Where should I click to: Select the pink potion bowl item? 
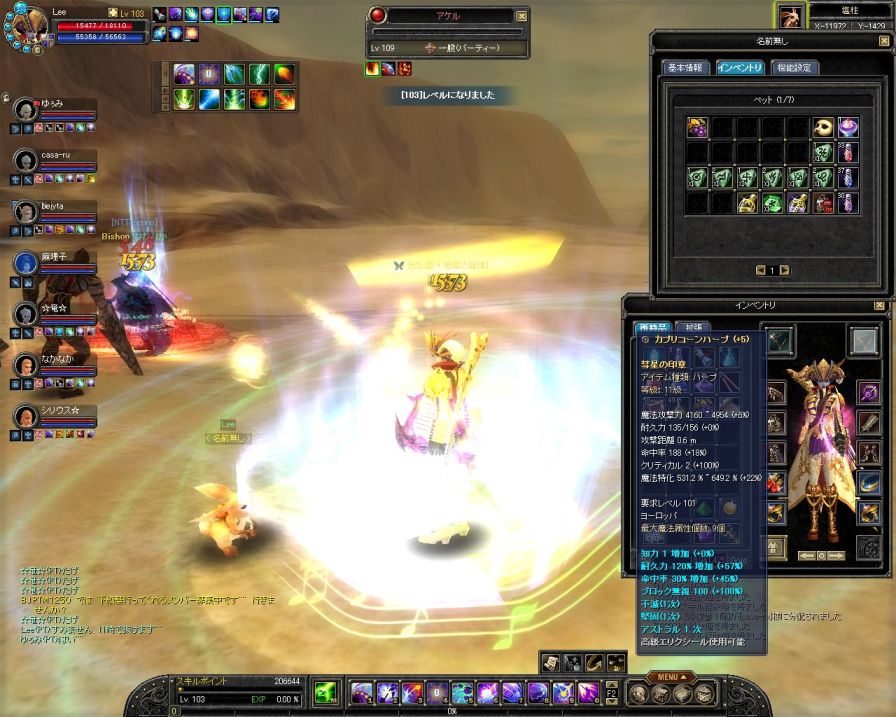848,127
